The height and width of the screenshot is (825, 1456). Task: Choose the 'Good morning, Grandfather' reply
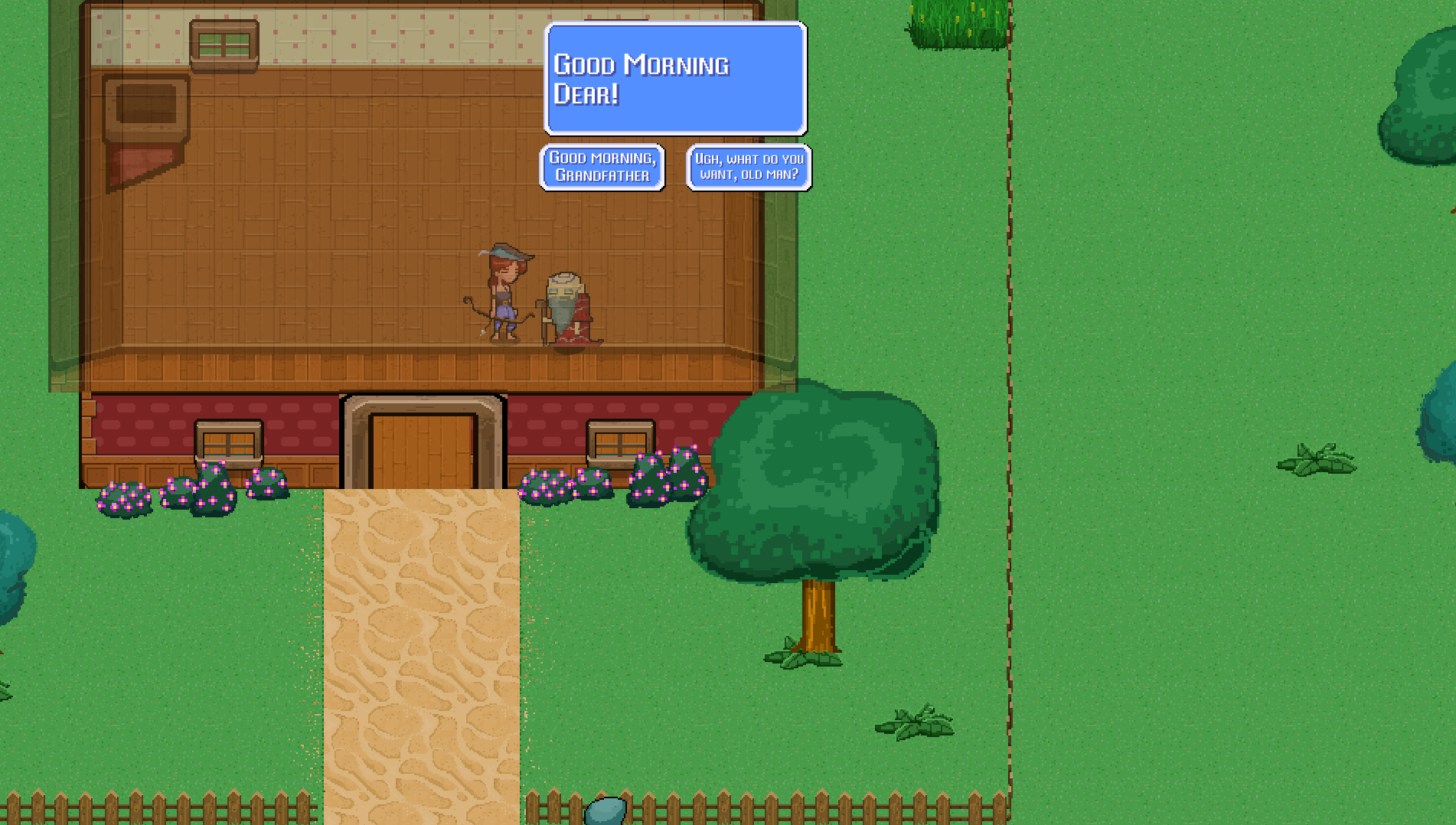point(602,165)
